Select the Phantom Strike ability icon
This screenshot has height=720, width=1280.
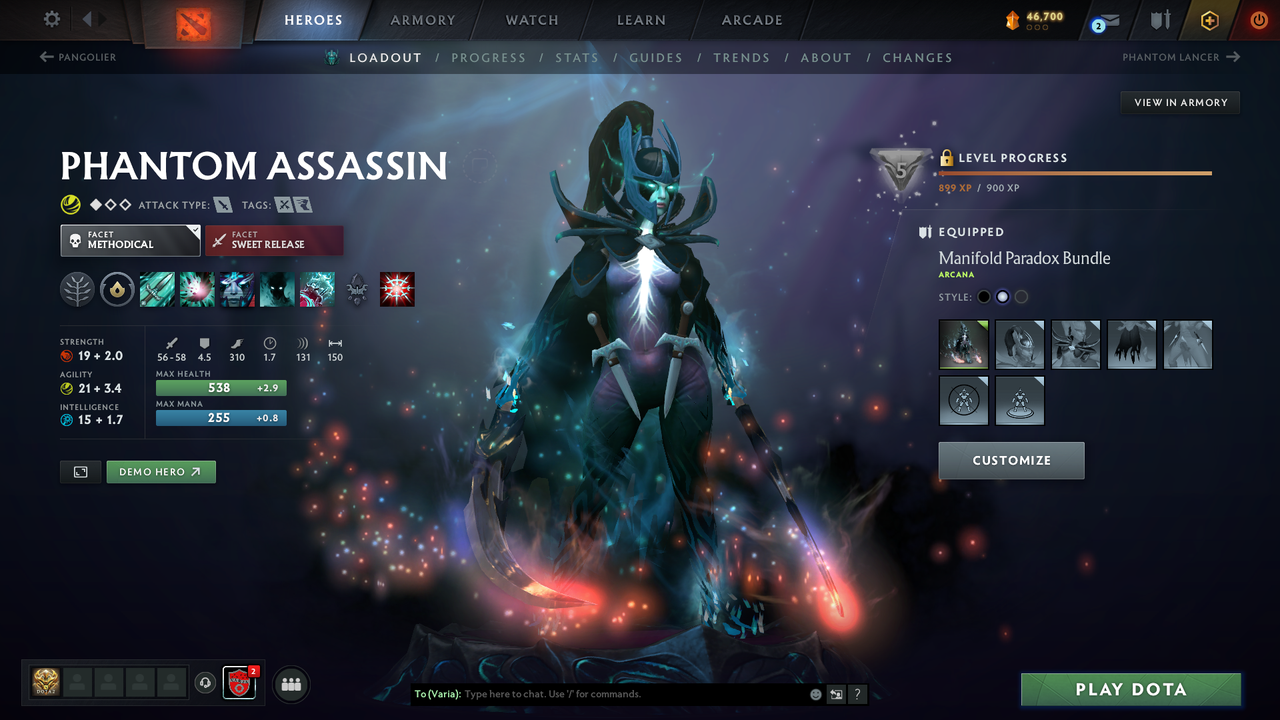pyautogui.click(x=197, y=289)
